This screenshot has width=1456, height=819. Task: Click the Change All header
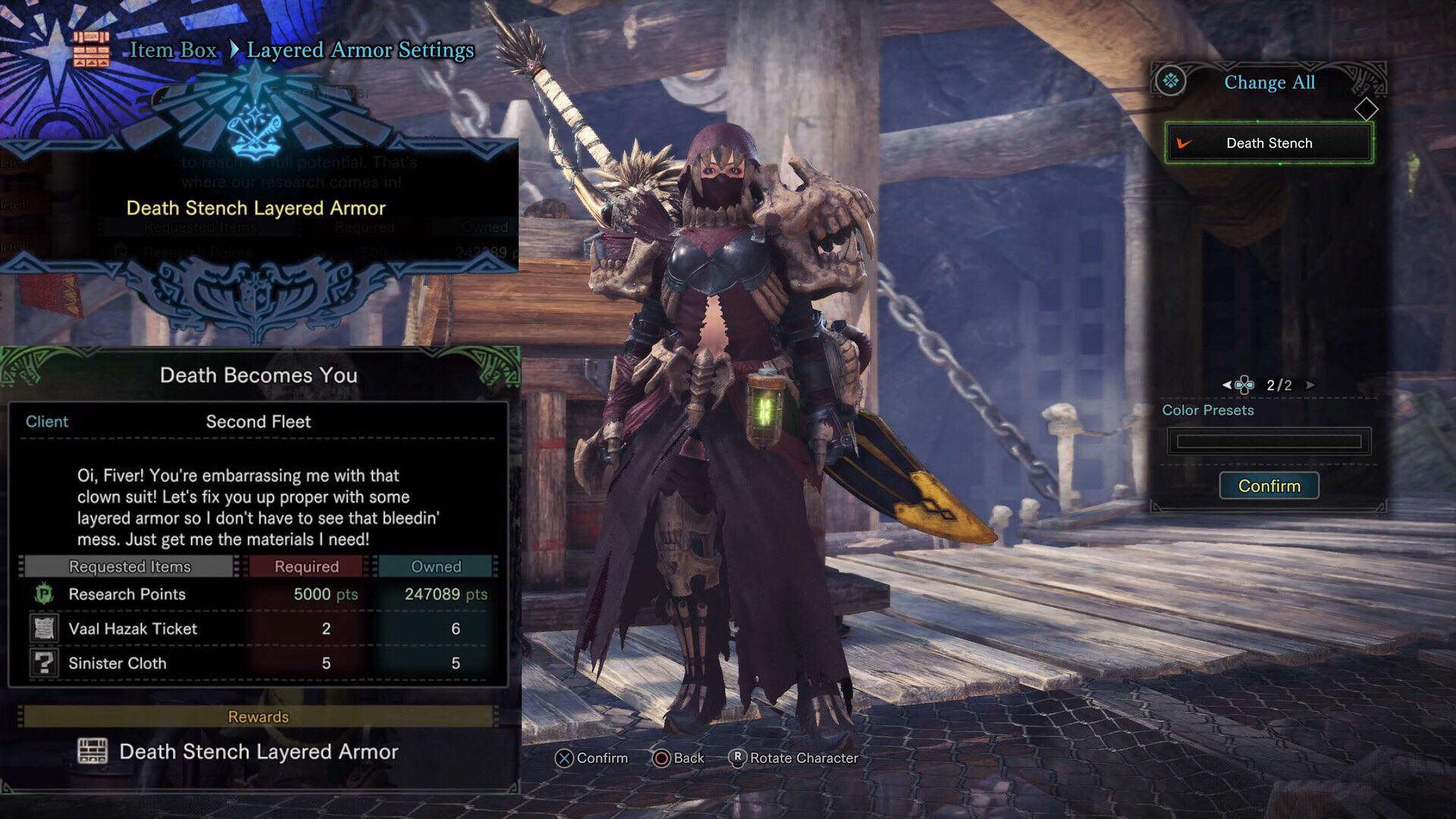(1269, 83)
